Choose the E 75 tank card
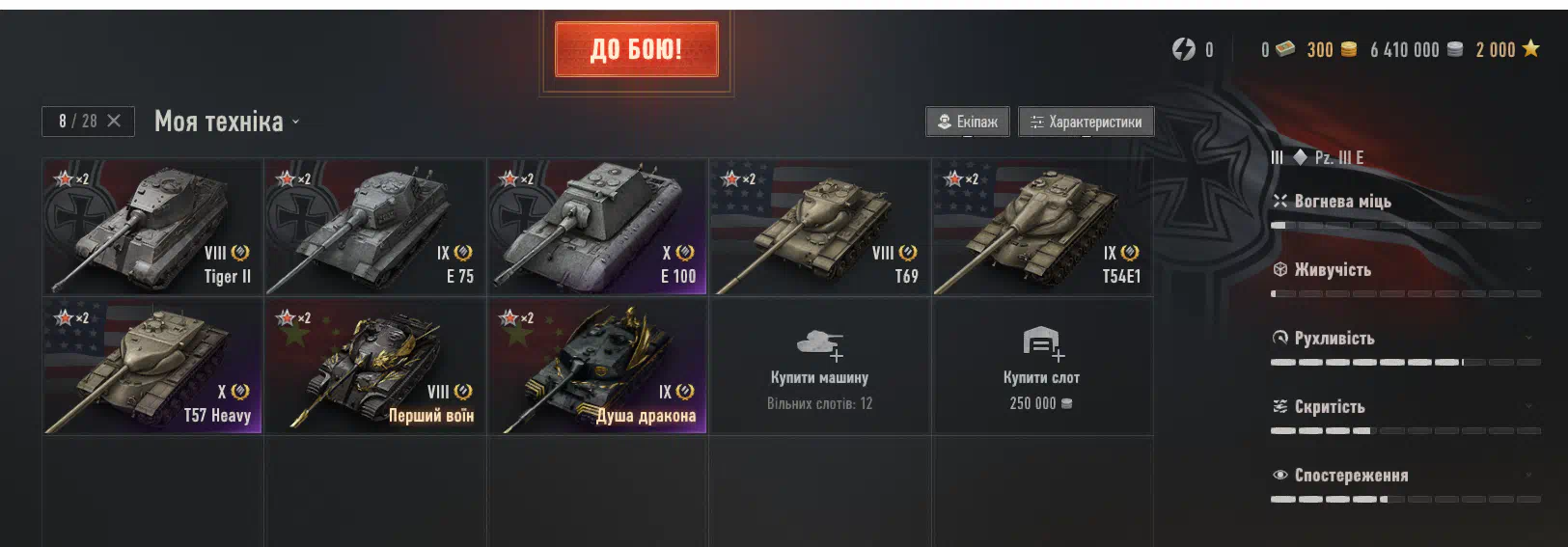This screenshot has width=1568, height=547. [375, 227]
